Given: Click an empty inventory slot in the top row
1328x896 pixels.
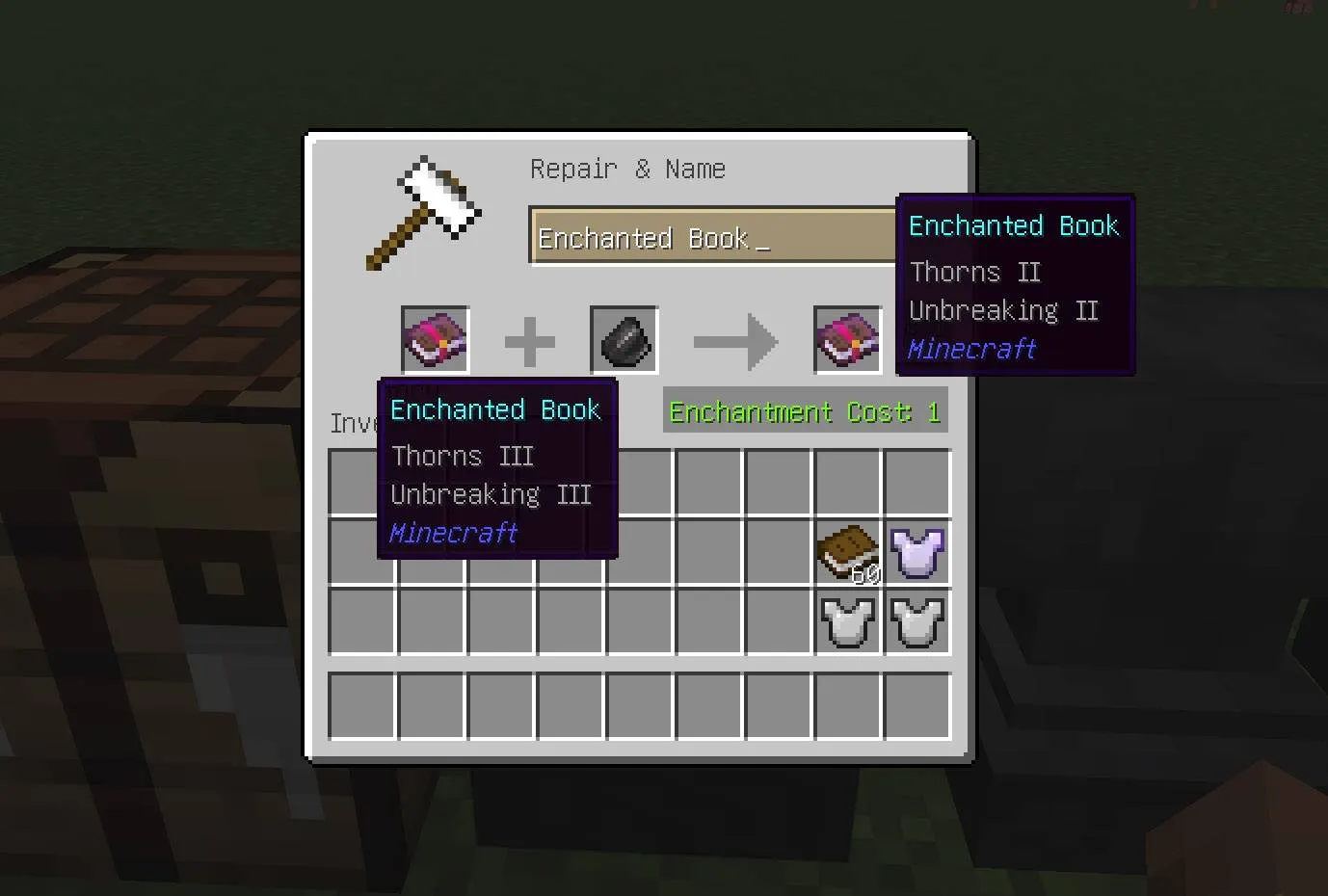Looking at the screenshot, I should [x=708, y=481].
